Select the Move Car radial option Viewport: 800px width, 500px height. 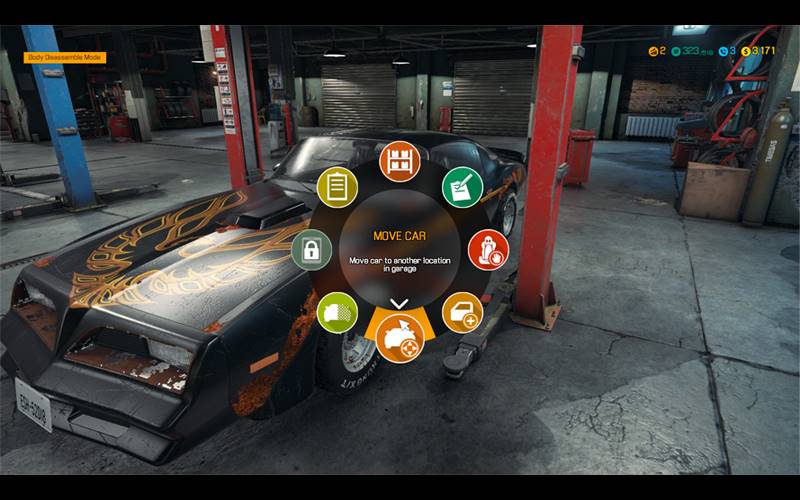(x=399, y=339)
